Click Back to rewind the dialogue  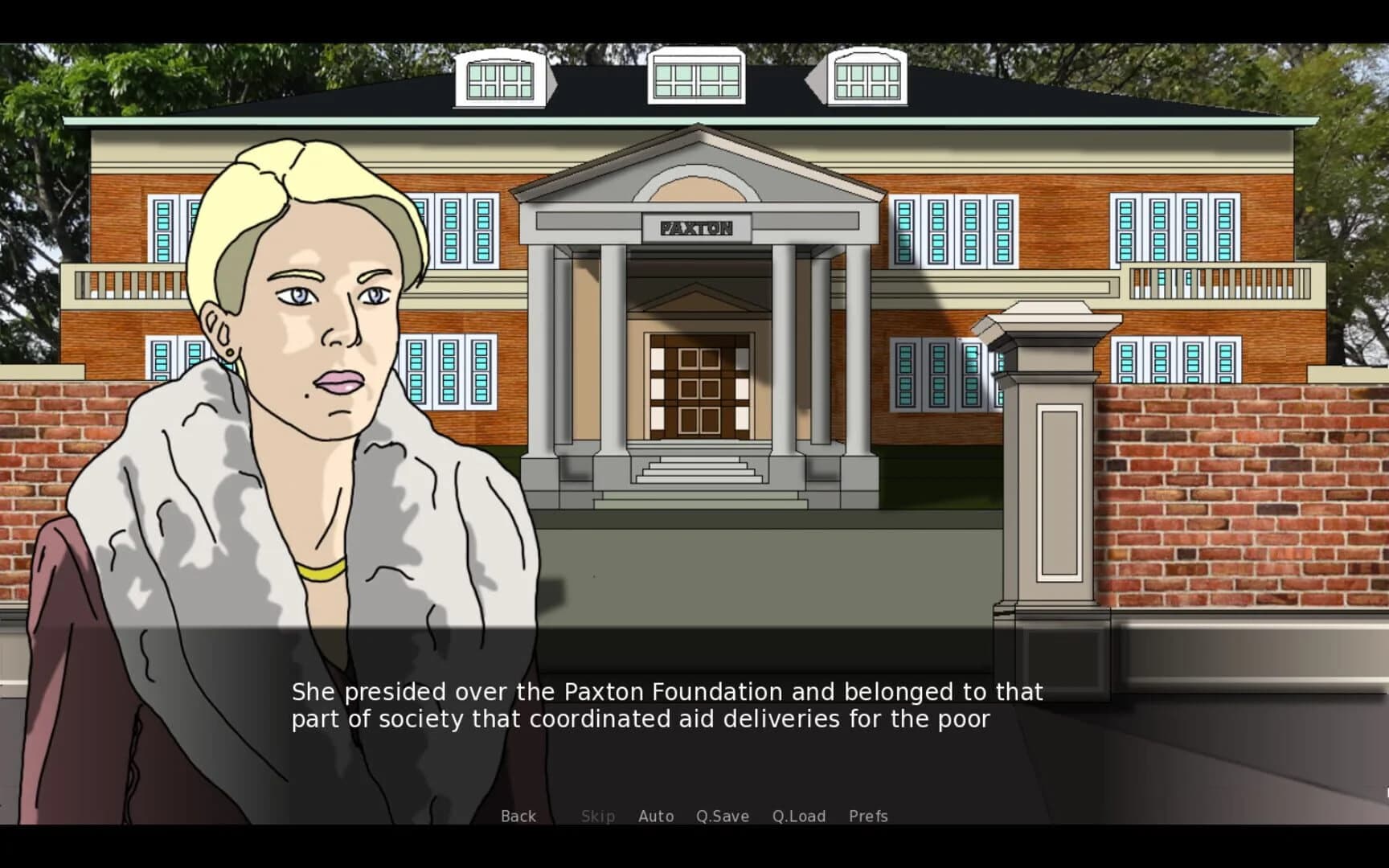coord(518,816)
